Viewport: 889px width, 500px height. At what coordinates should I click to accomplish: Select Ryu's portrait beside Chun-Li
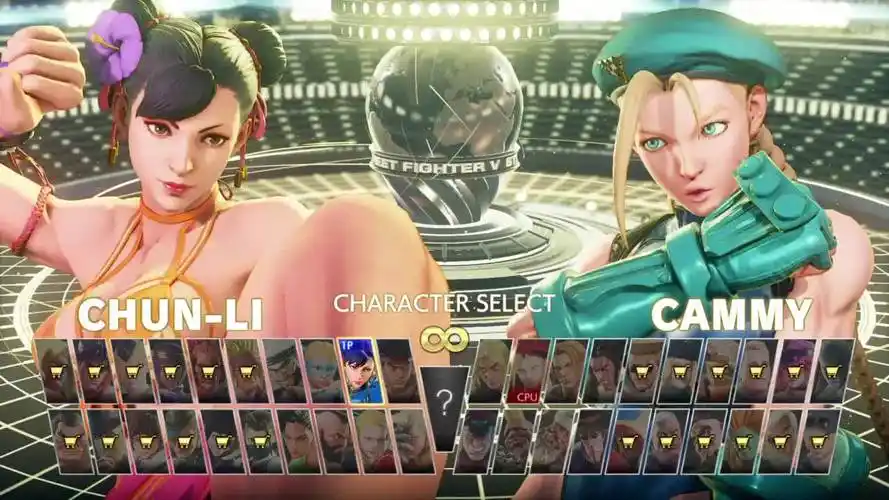[x=398, y=371]
